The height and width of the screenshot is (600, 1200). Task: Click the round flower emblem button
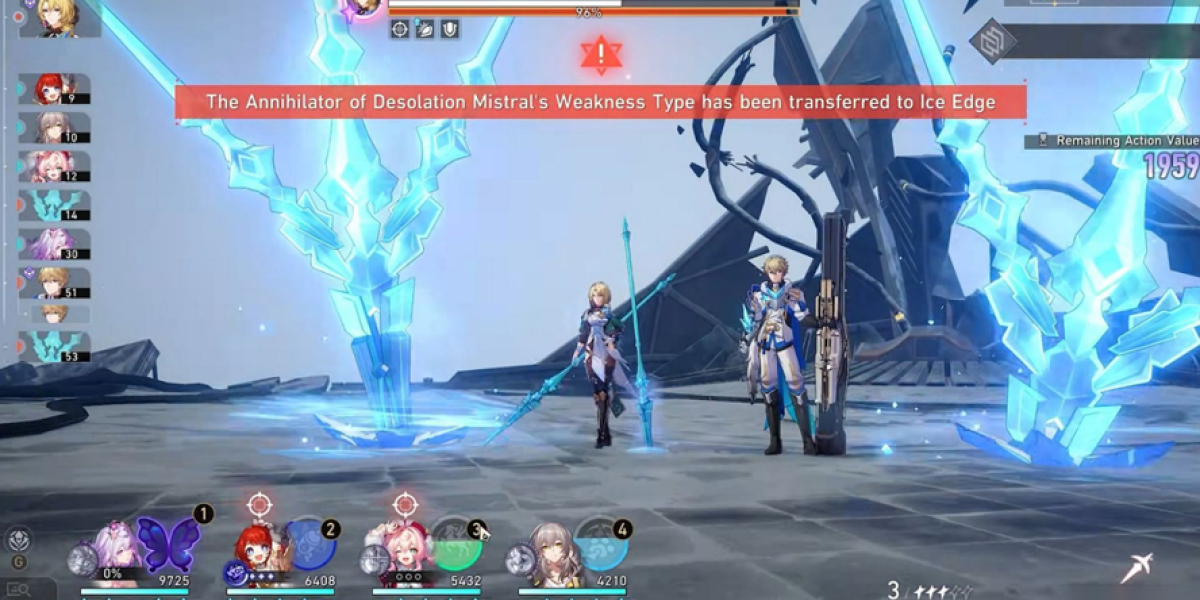coord(18,540)
